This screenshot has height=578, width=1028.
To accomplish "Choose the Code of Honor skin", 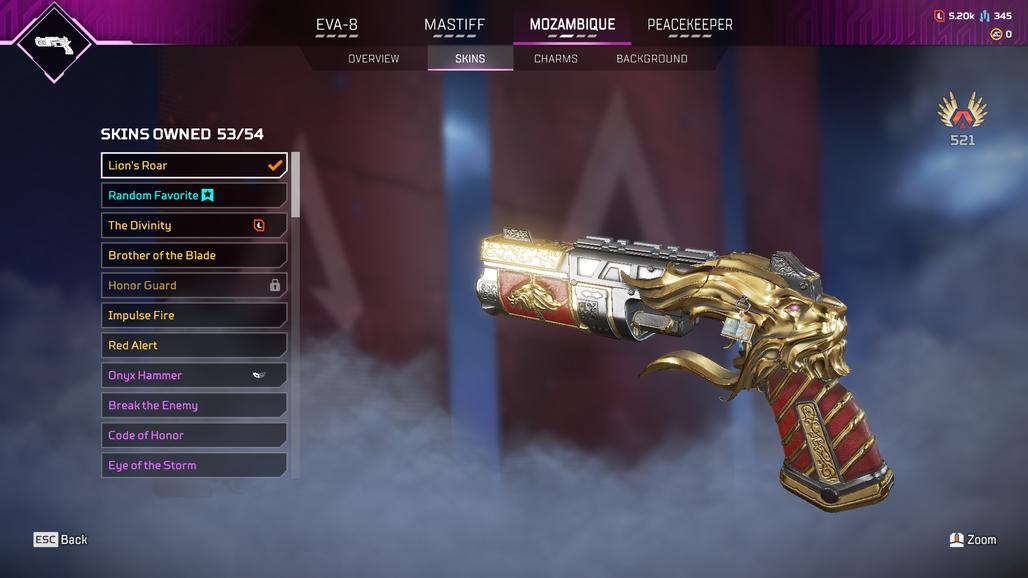I will (x=194, y=435).
